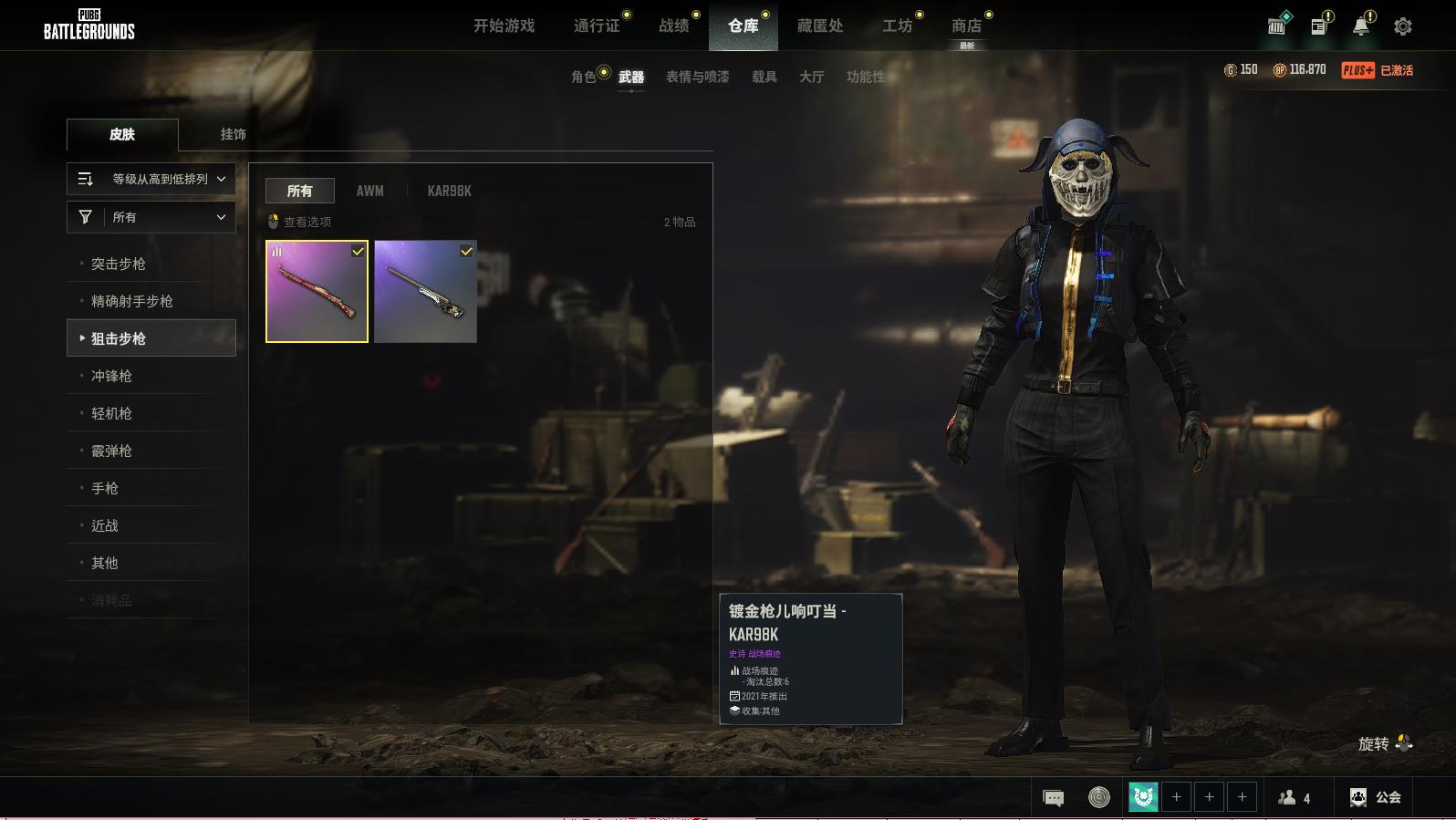Open the 公会 clan button
Screen dimensions: 1456x820
pos(1376,797)
